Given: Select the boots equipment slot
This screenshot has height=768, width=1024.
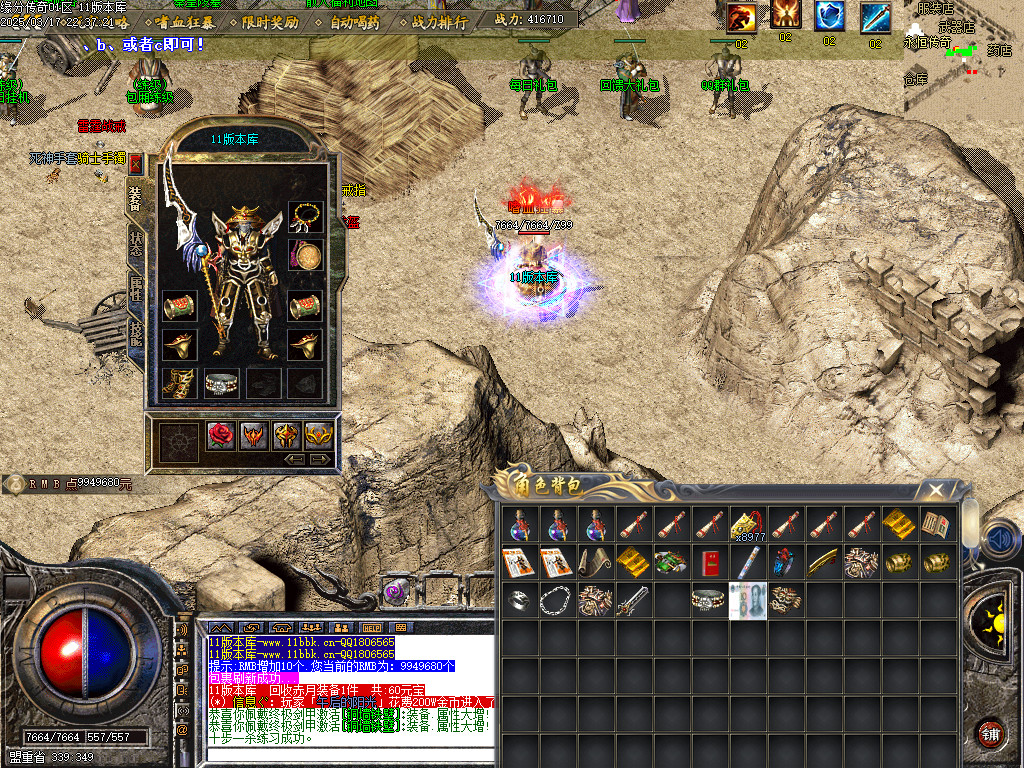Looking at the screenshot, I should 179,384.
